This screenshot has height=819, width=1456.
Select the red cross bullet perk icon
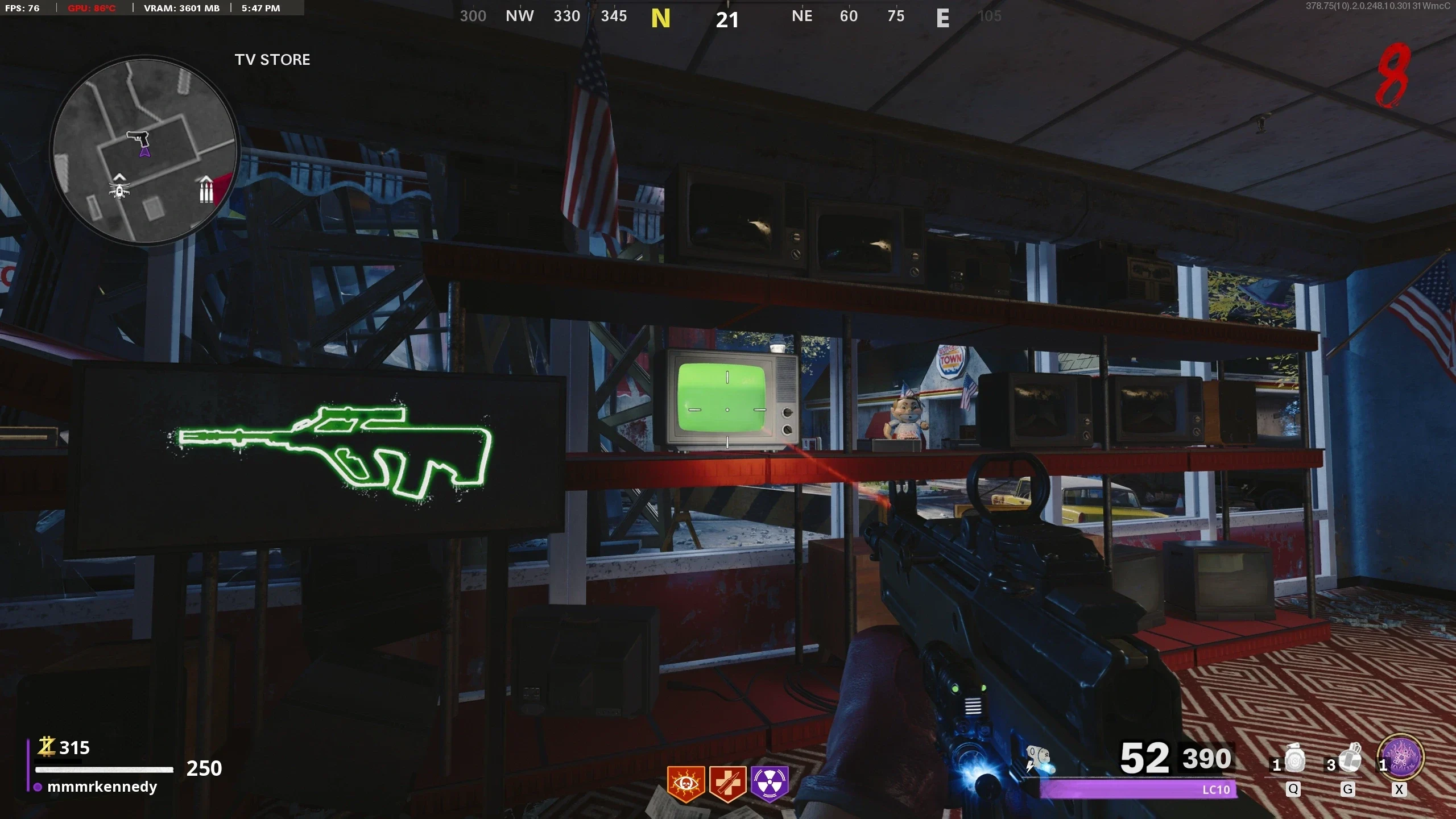tap(728, 784)
